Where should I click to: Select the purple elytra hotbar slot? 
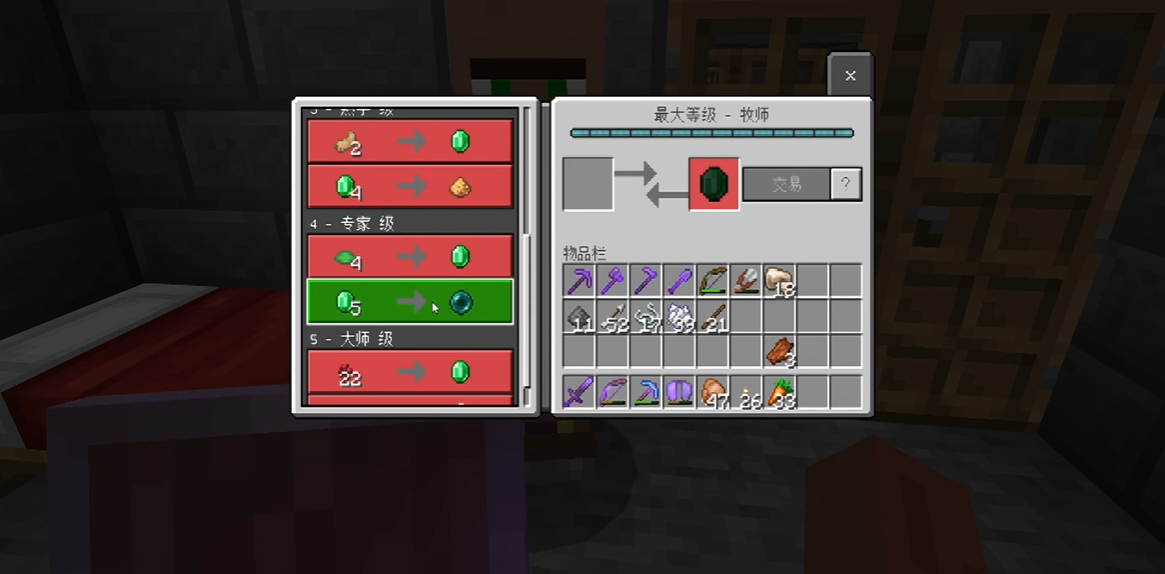click(x=679, y=391)
